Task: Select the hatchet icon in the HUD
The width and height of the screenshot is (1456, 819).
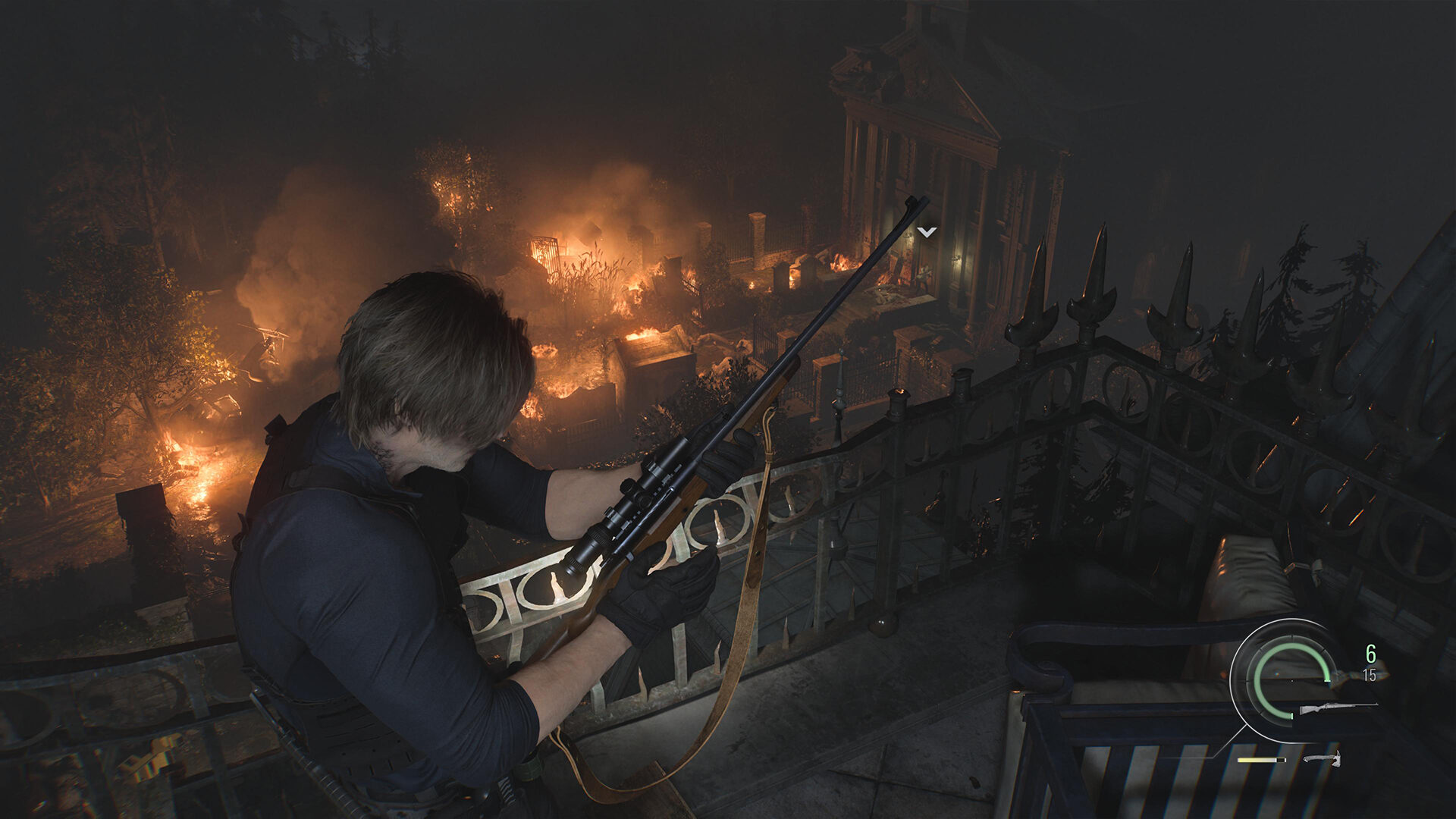Action: coord(1323,759)
